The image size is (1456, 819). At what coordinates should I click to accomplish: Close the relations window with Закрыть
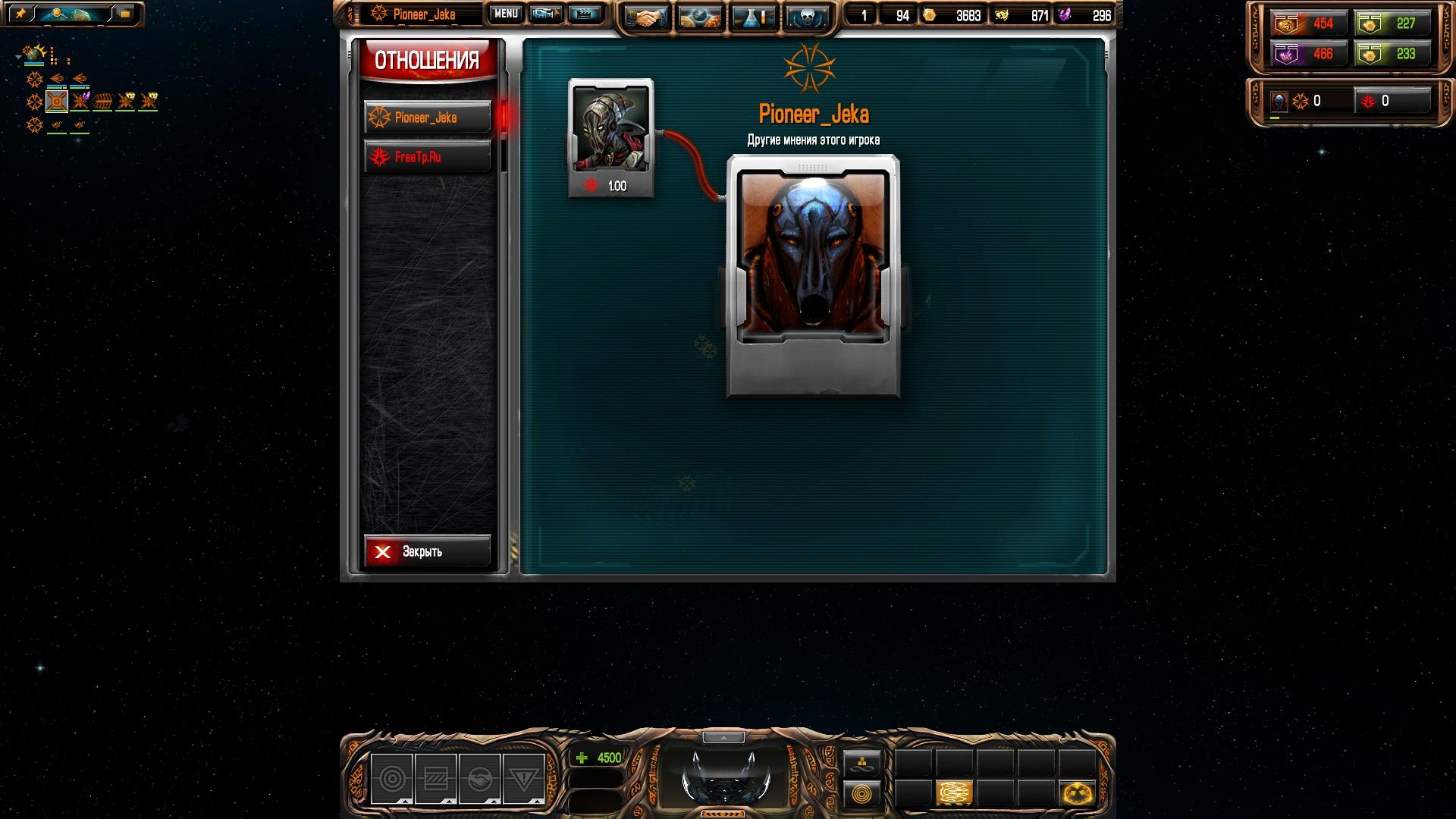click(427, 551)
